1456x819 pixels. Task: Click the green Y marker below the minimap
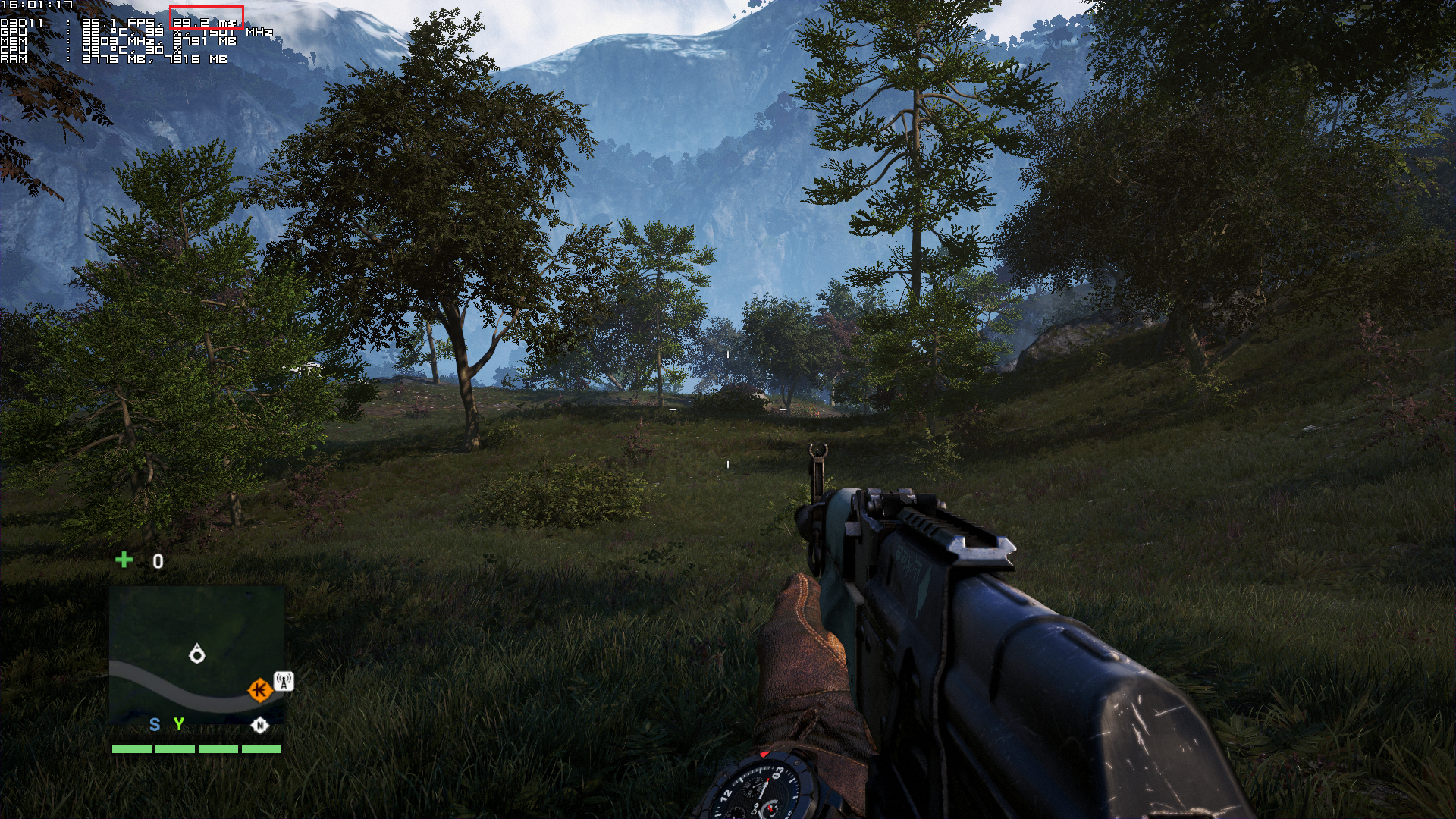(x=179, y=724)
